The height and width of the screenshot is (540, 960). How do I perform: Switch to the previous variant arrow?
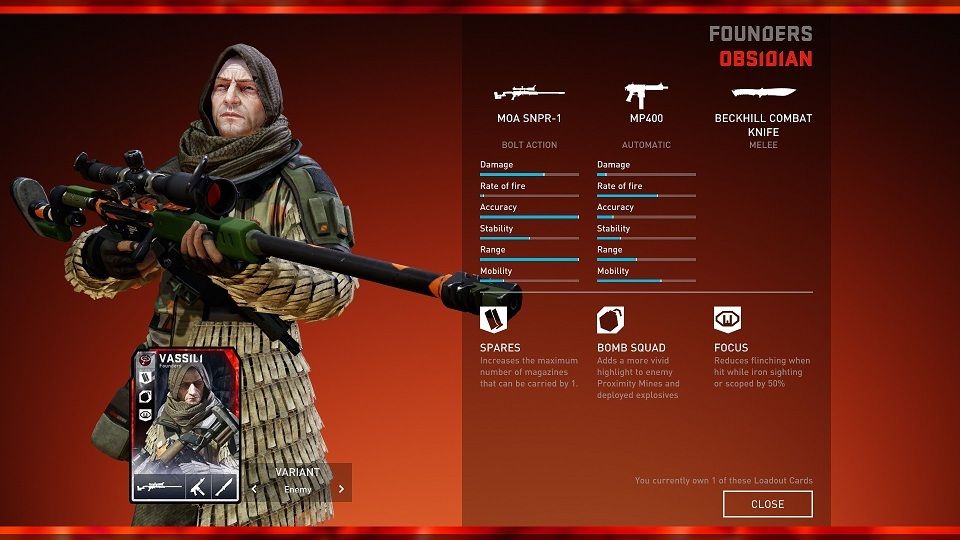tap(254, 489)
